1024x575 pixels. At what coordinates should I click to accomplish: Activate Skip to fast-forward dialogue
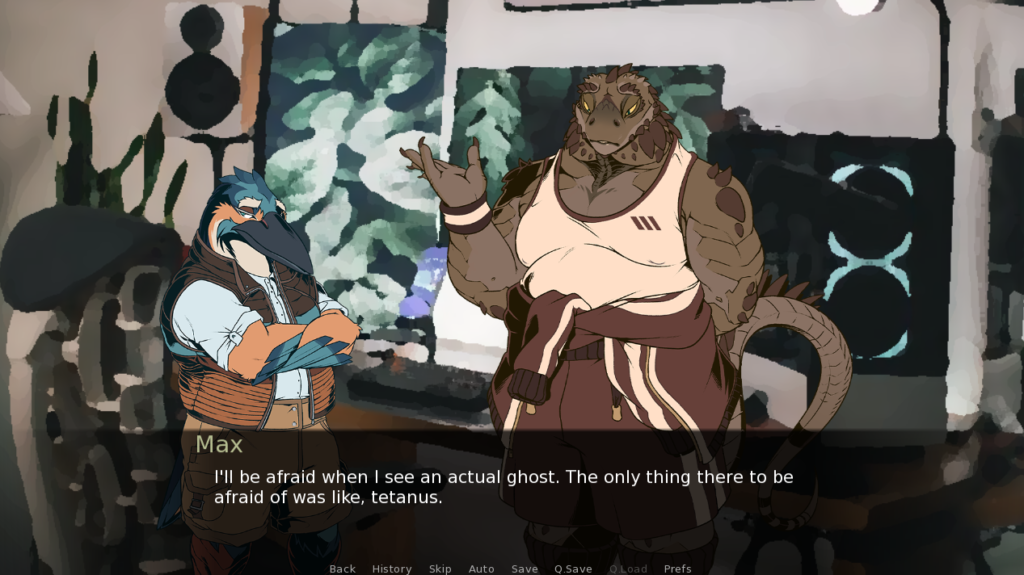click(x=440, y=569)
